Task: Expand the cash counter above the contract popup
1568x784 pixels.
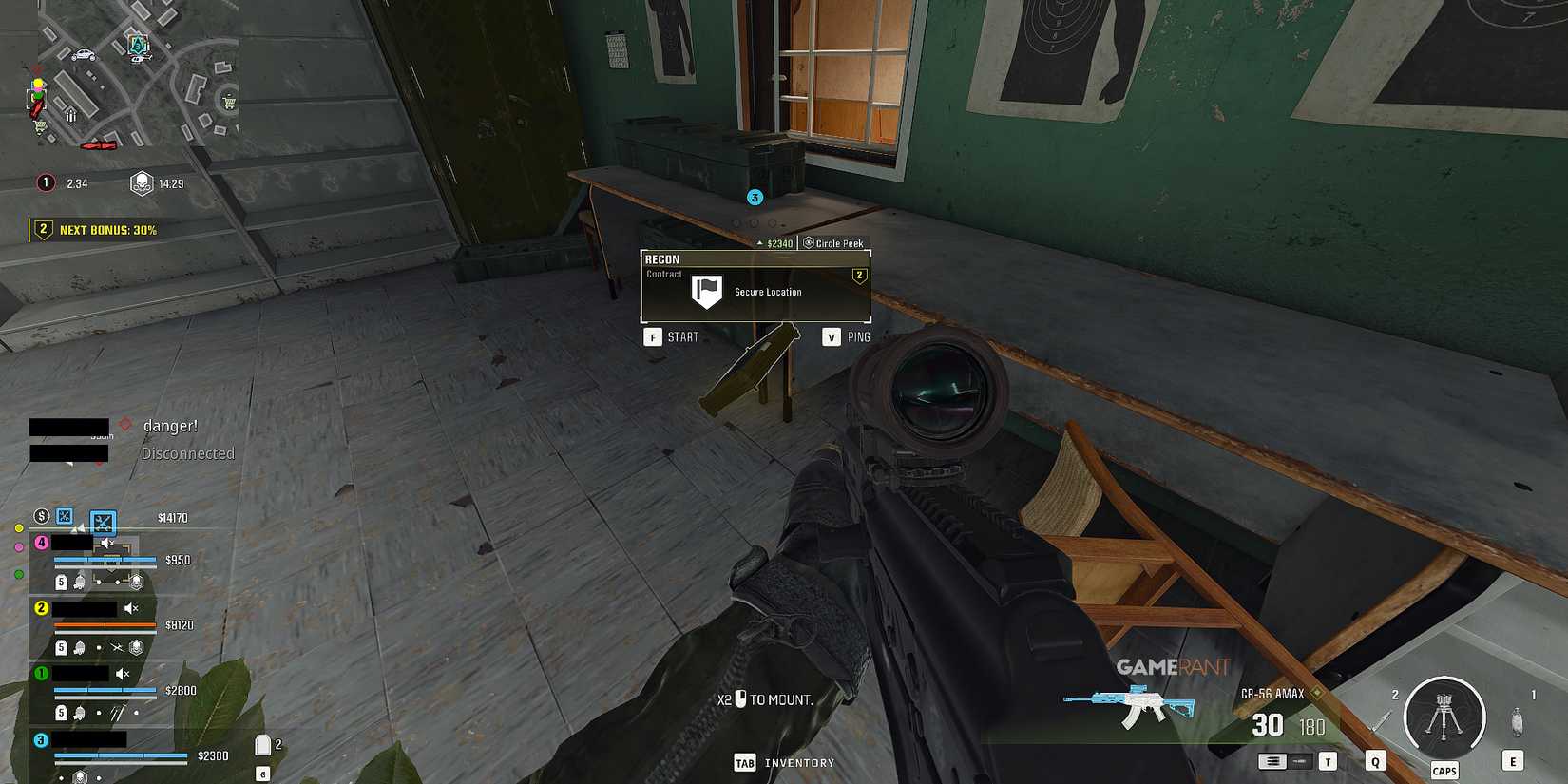Action: 760,242
